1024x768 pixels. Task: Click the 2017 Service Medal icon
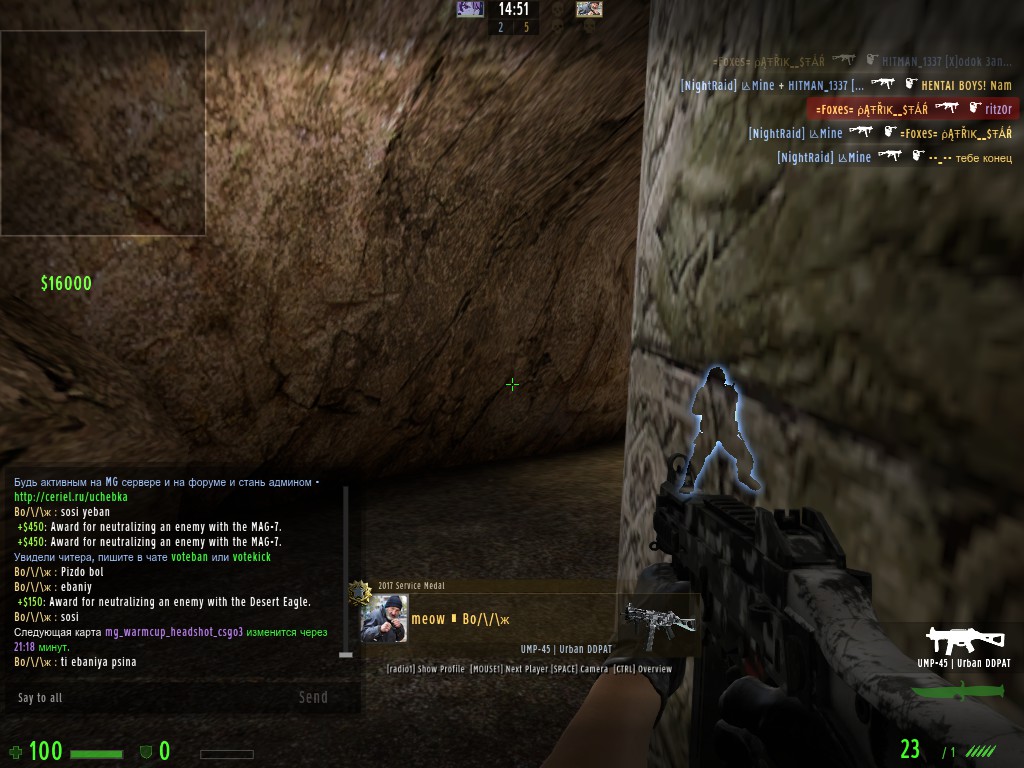tap(360, 592)
